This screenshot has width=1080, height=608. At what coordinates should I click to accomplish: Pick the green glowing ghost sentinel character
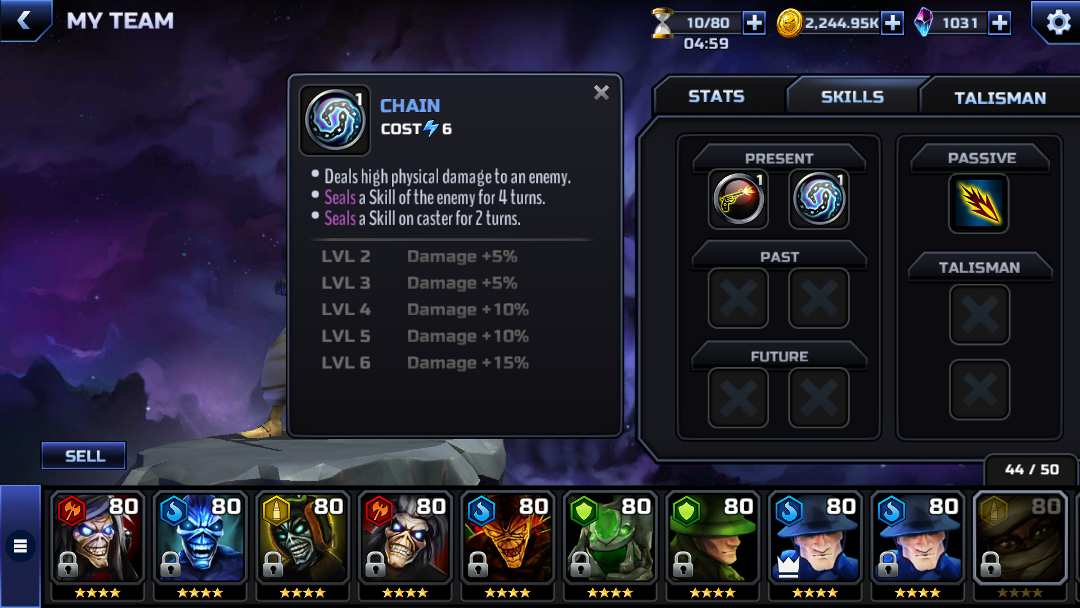(x=610, y=540)
